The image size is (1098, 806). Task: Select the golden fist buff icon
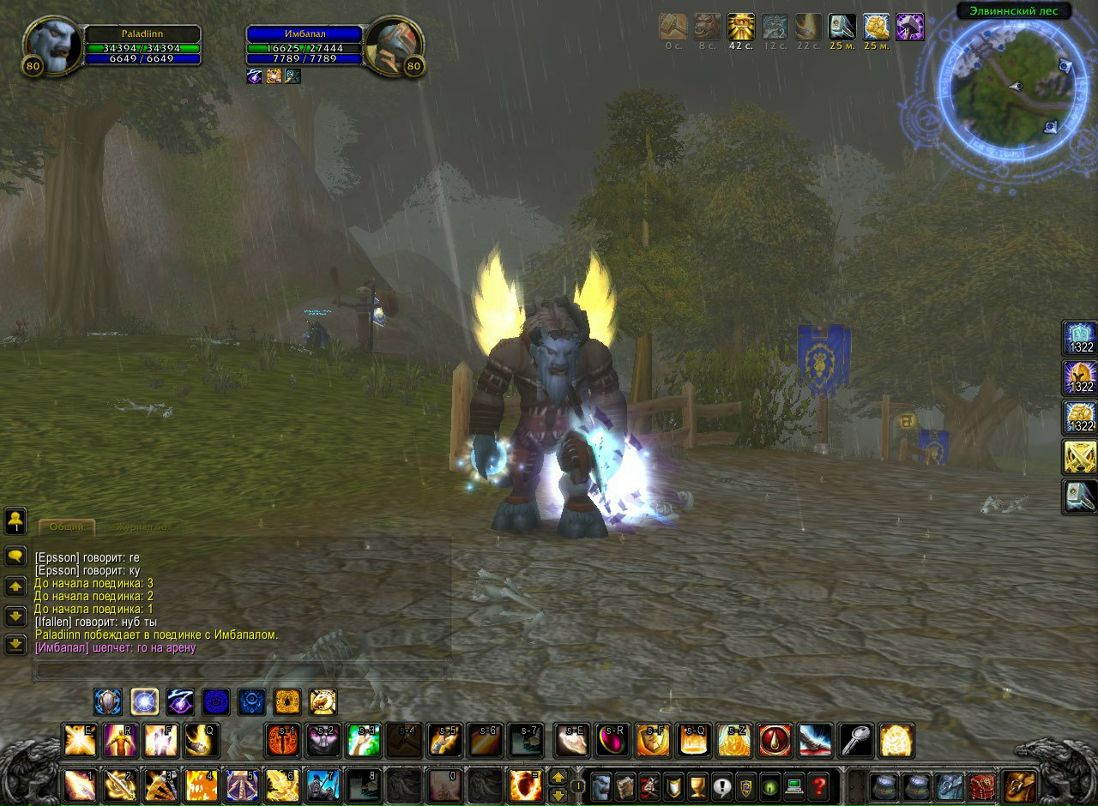pyautogui.click(x=876, y=27)
